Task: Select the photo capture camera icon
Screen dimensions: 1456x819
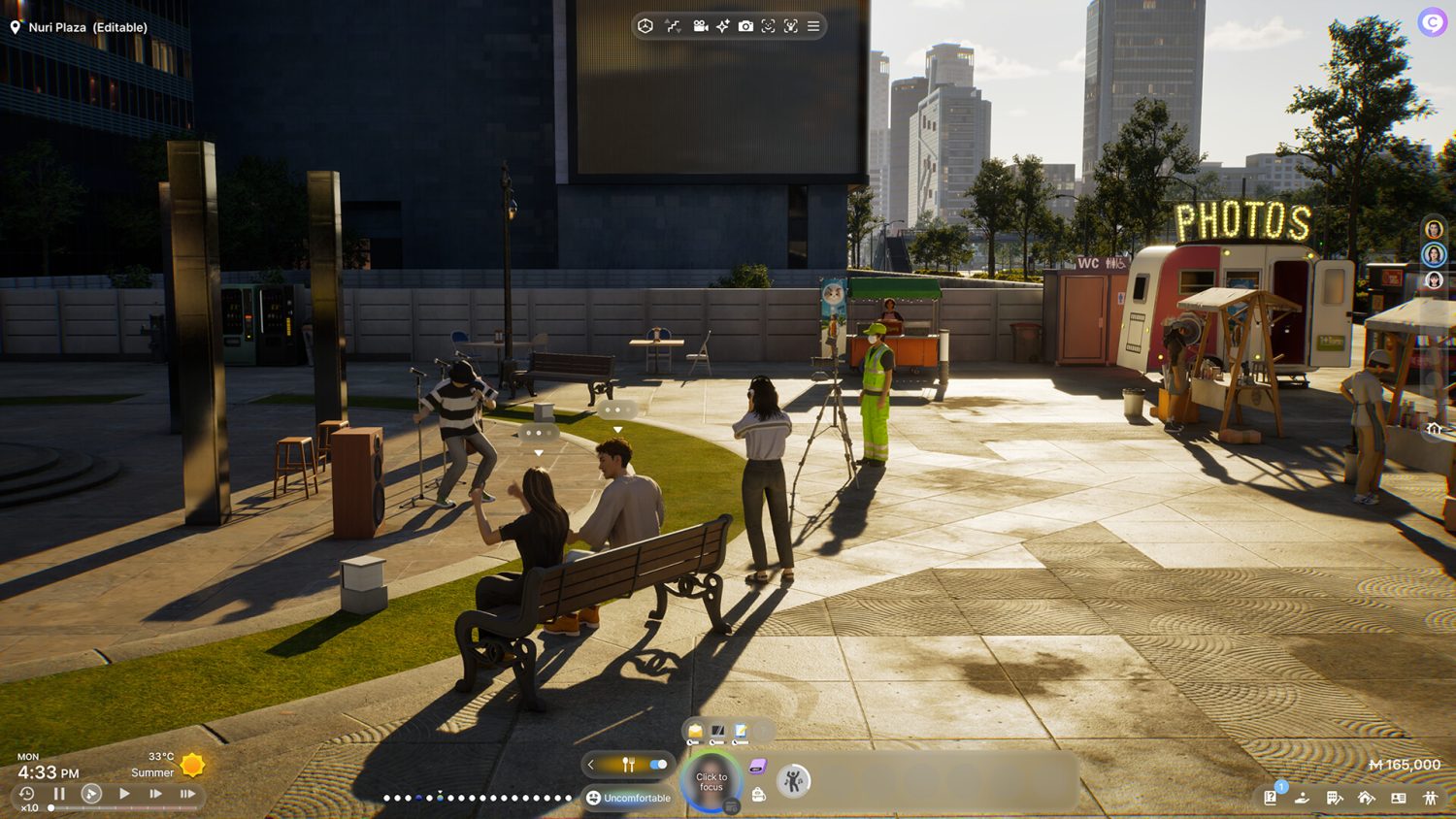Action: pyautogui.click(x=745, y=26)
